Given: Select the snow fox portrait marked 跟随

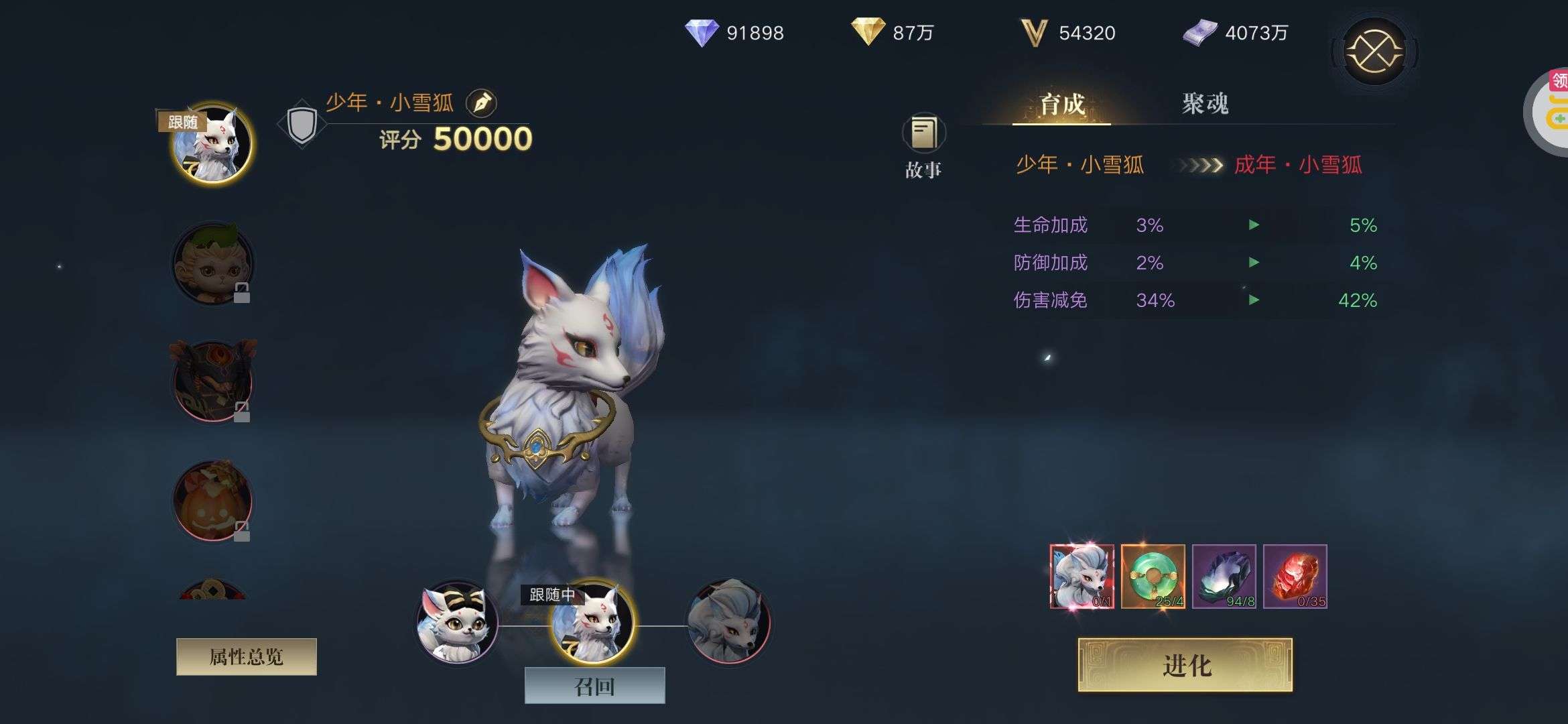Looking at the screenshot, I should pos(212,144).
